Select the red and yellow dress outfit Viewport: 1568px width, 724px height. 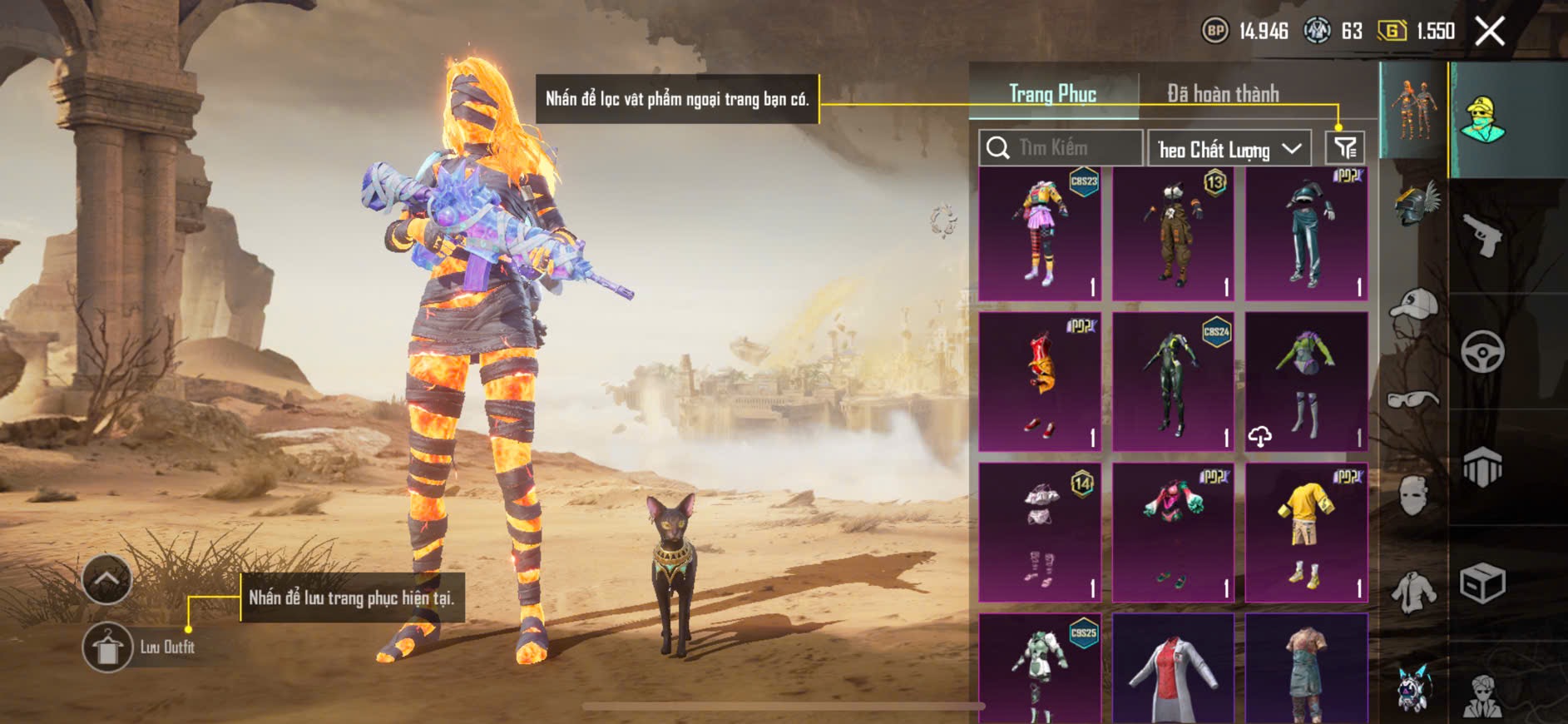tap(1040, 383)
